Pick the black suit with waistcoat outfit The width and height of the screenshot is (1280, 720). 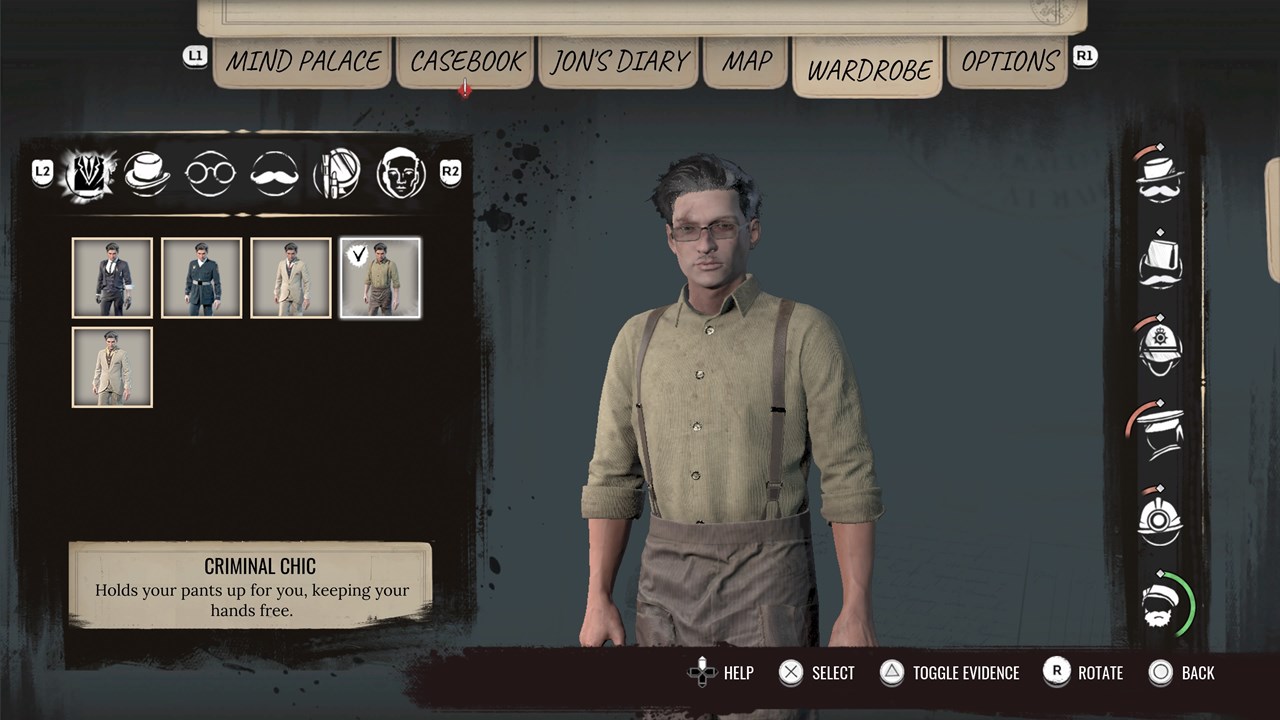coord(112,278)
